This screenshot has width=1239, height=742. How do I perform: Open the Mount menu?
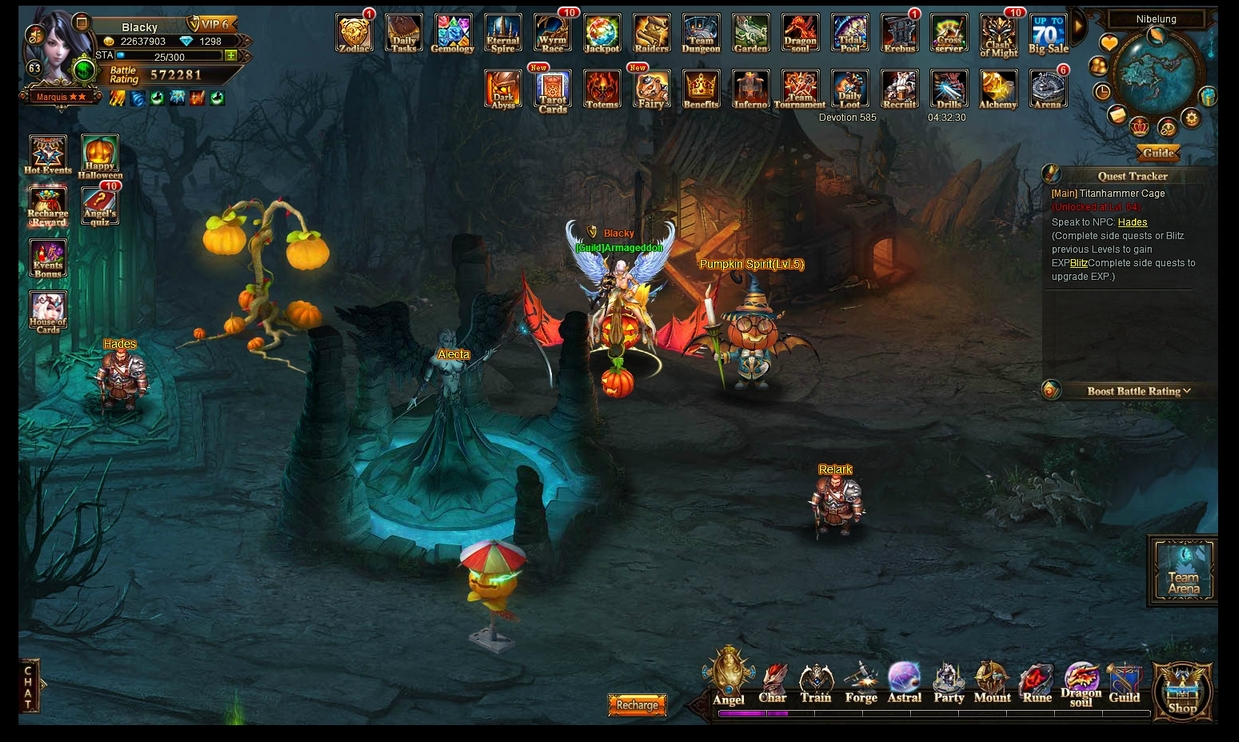click(x=992, y=684)
